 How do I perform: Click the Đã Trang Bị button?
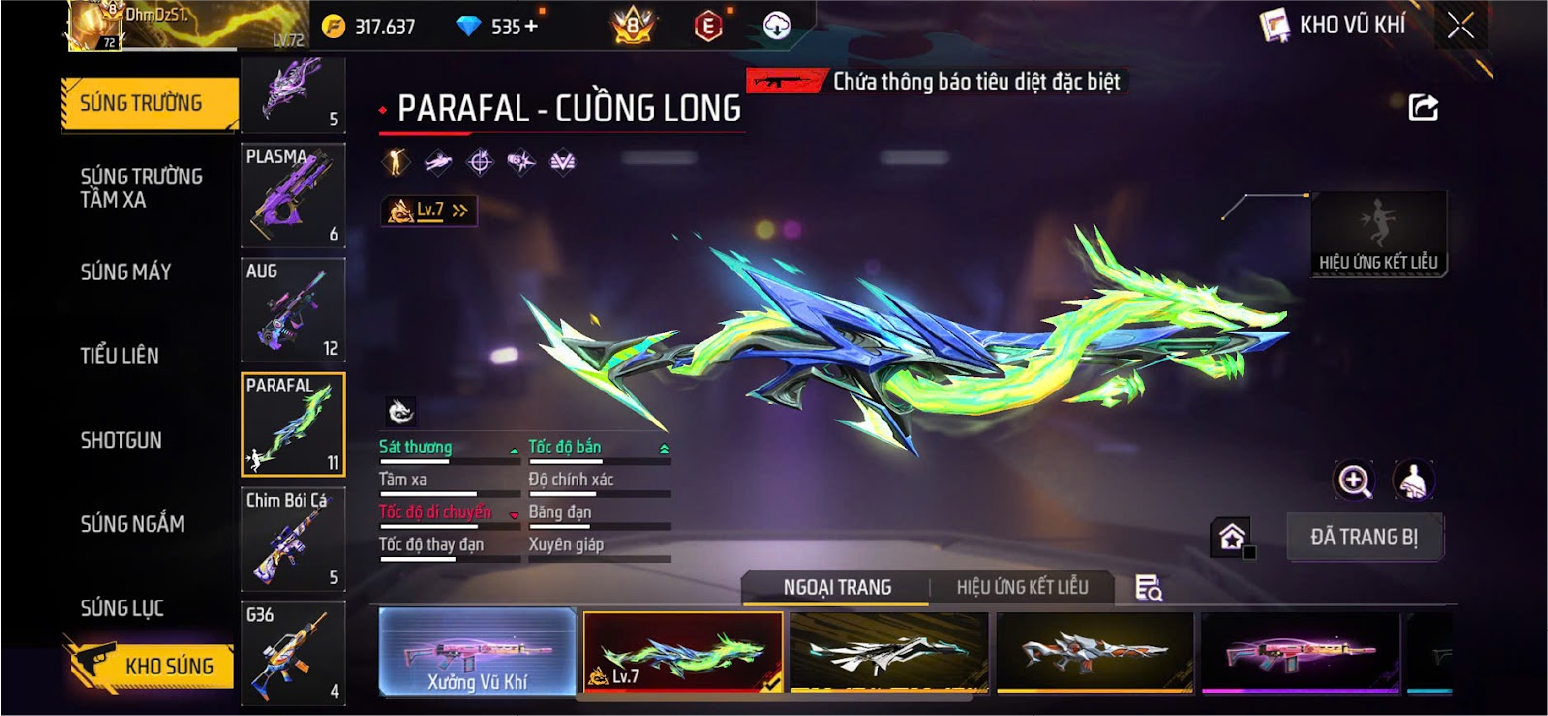pos(1364,537)
